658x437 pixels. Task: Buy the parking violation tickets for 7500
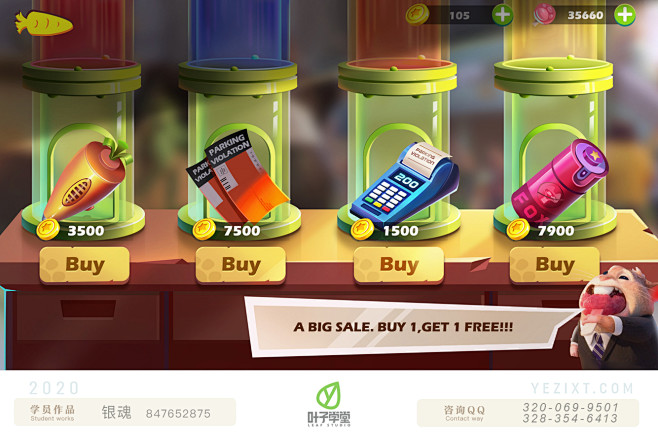tap(240, 265)
